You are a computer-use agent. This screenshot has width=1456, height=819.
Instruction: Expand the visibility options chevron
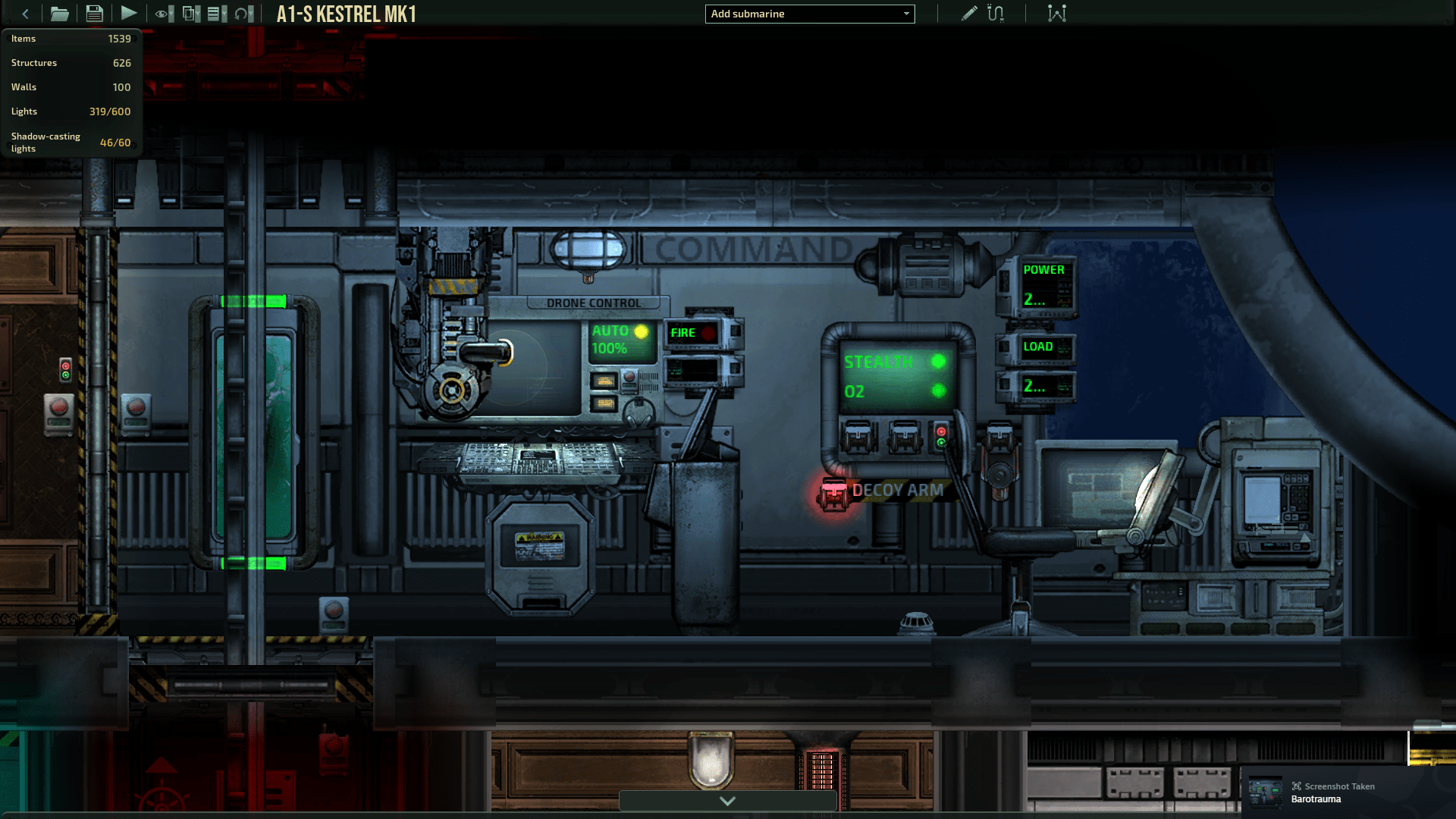pos(171,14)
